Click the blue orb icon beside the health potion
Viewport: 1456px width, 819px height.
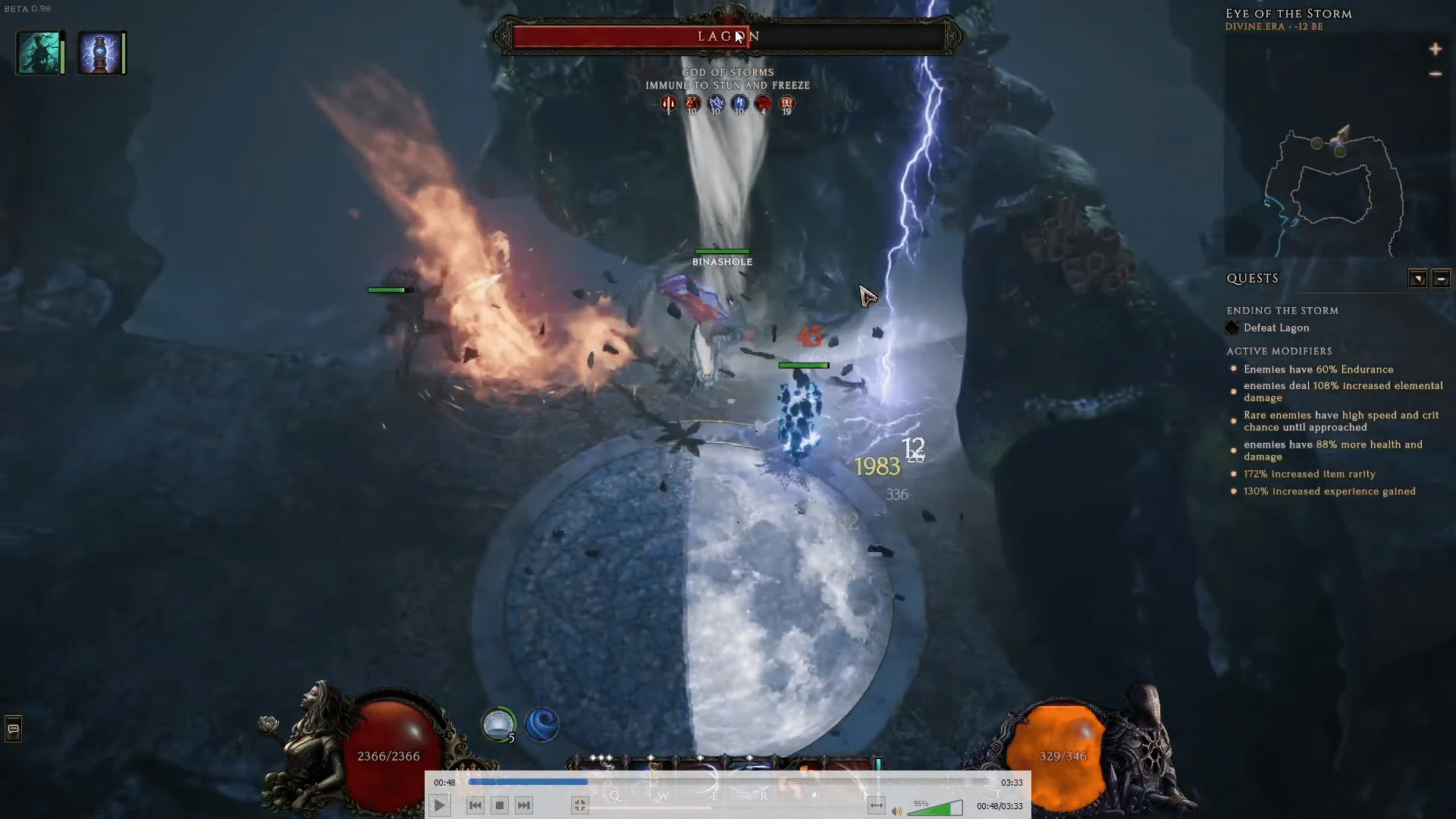click(541, 724)
